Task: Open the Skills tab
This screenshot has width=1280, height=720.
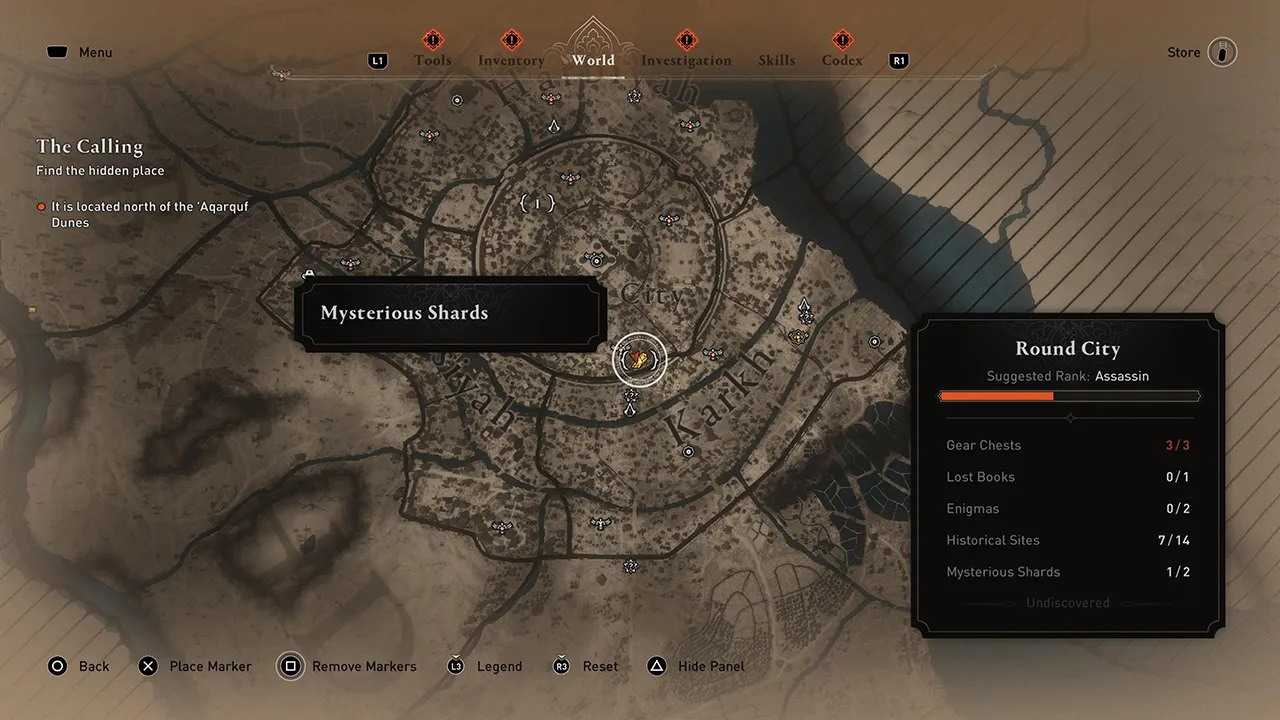Action: (776, 60)
